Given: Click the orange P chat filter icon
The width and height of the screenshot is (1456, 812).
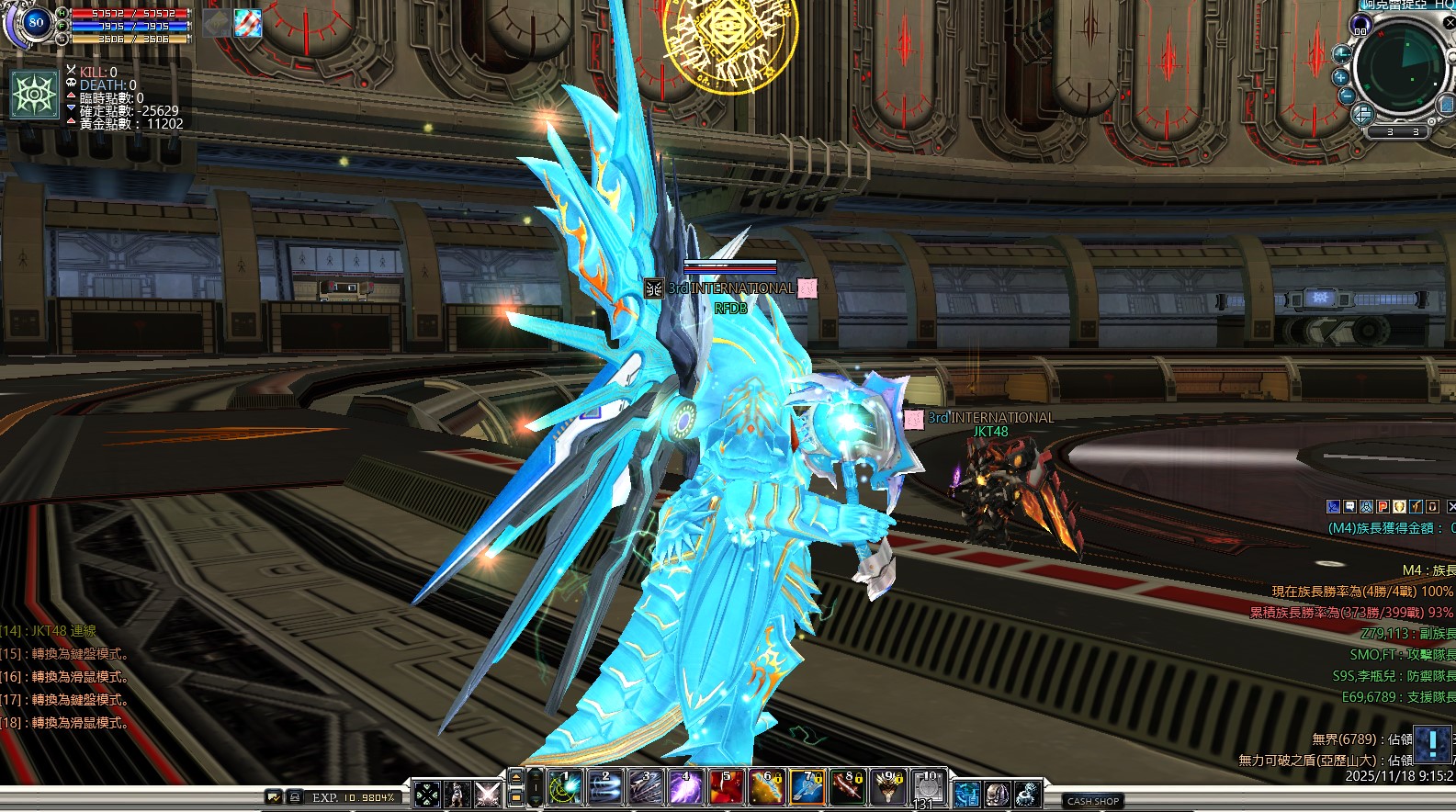Looking at the screenshot, I should pos(1383,506).
